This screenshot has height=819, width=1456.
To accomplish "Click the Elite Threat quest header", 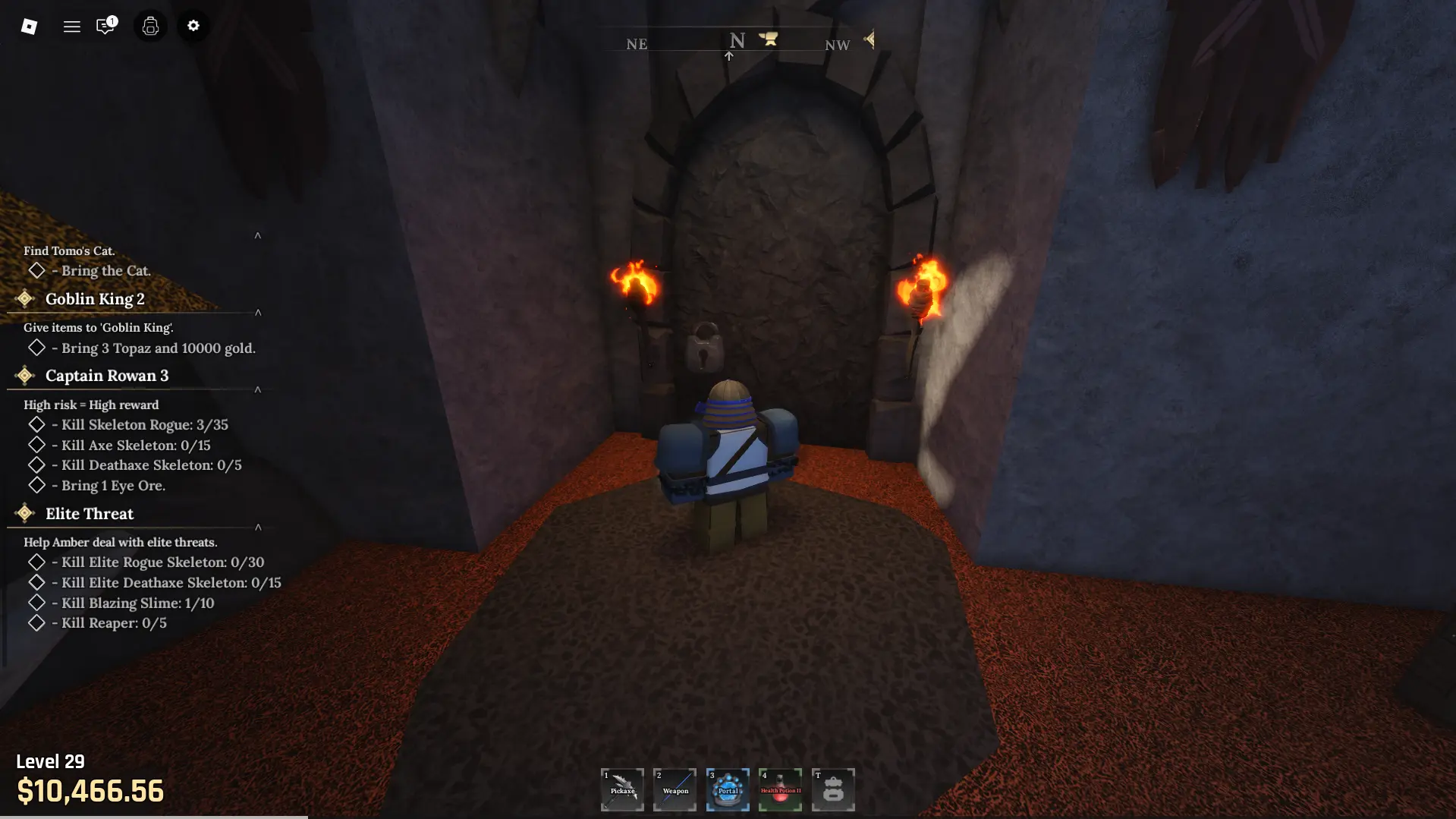I will tap(89, 514).
